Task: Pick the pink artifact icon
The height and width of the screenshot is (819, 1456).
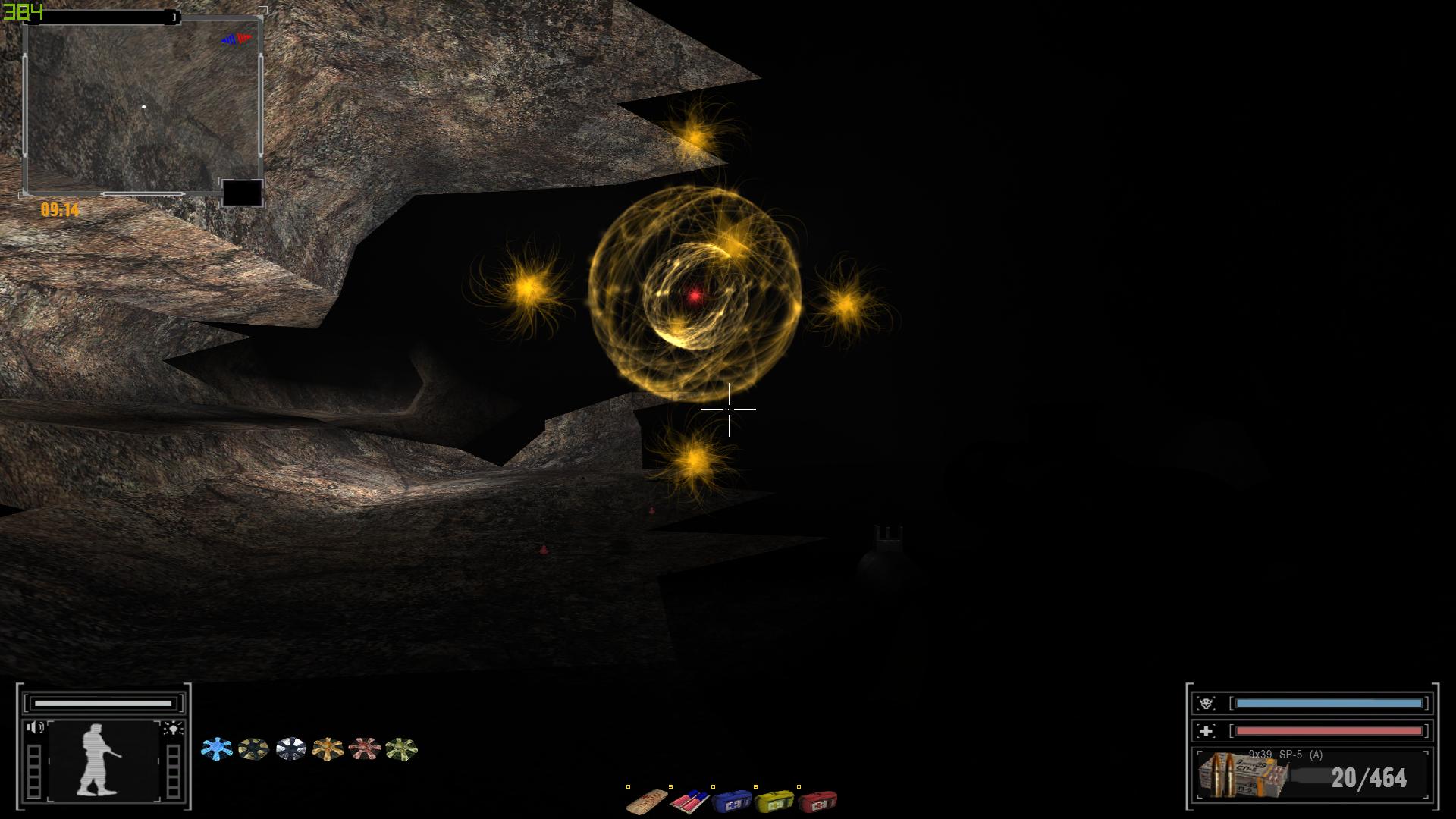Action: coord(364,749)
